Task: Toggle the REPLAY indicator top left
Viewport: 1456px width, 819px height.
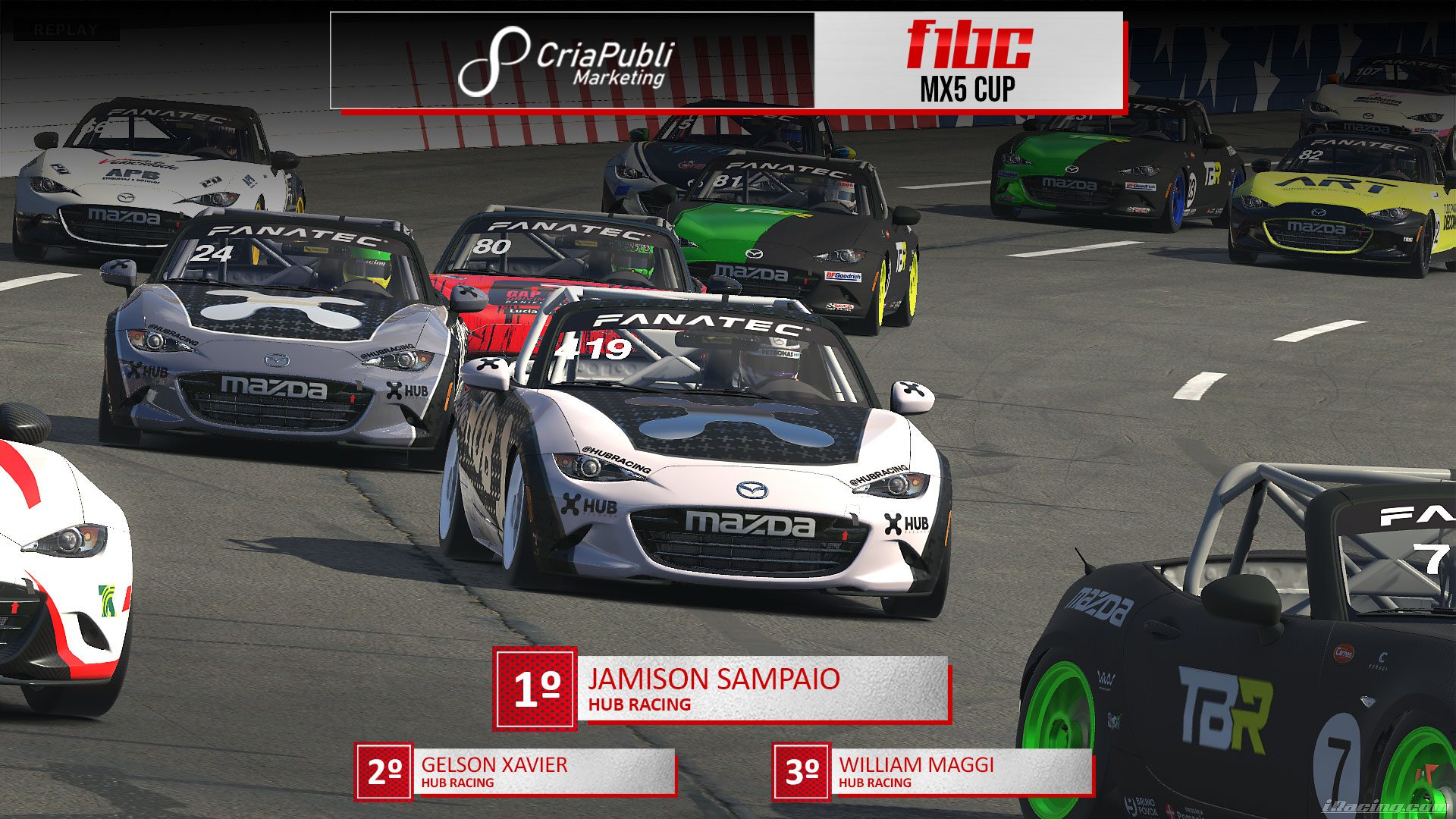Action: click(x=64, y=30)
